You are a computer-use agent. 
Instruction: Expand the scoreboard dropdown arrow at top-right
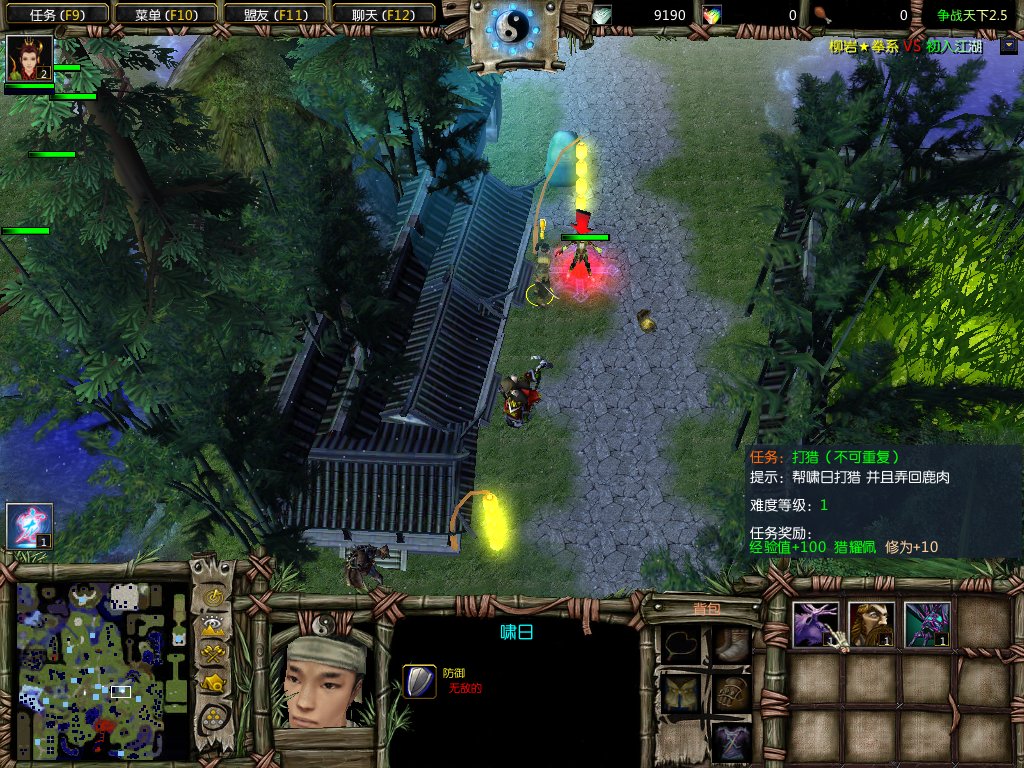(x=1008, y=45)
